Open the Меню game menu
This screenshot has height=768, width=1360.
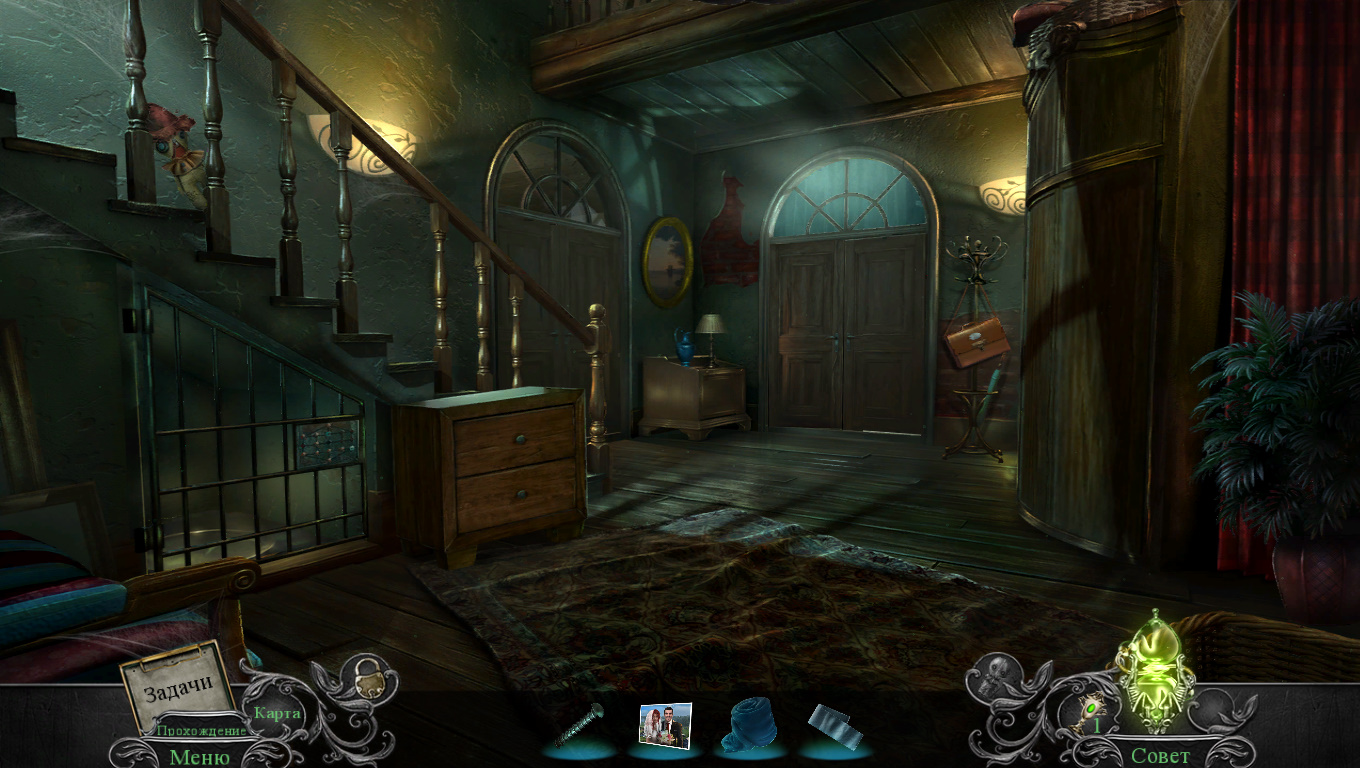tap(199, 756)
